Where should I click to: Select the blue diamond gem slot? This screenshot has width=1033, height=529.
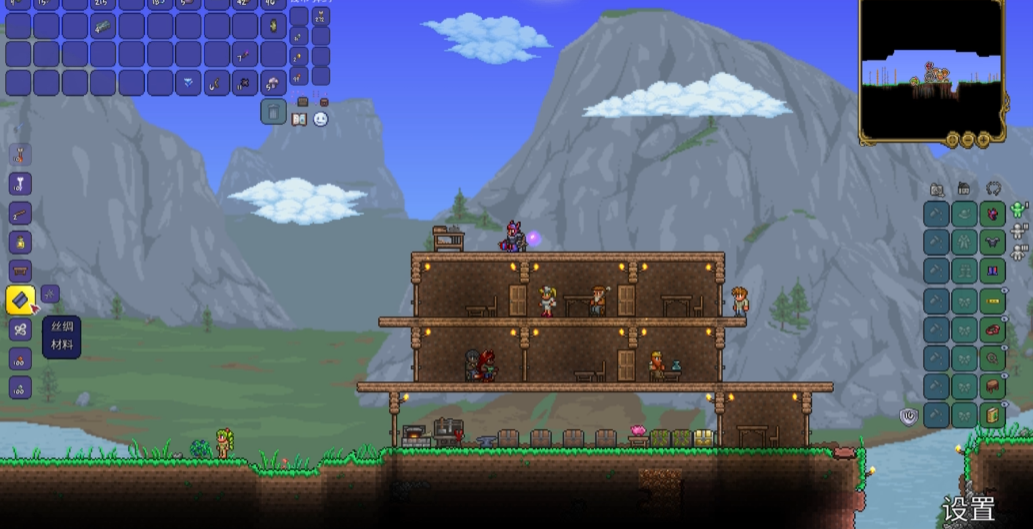[188, 82]
